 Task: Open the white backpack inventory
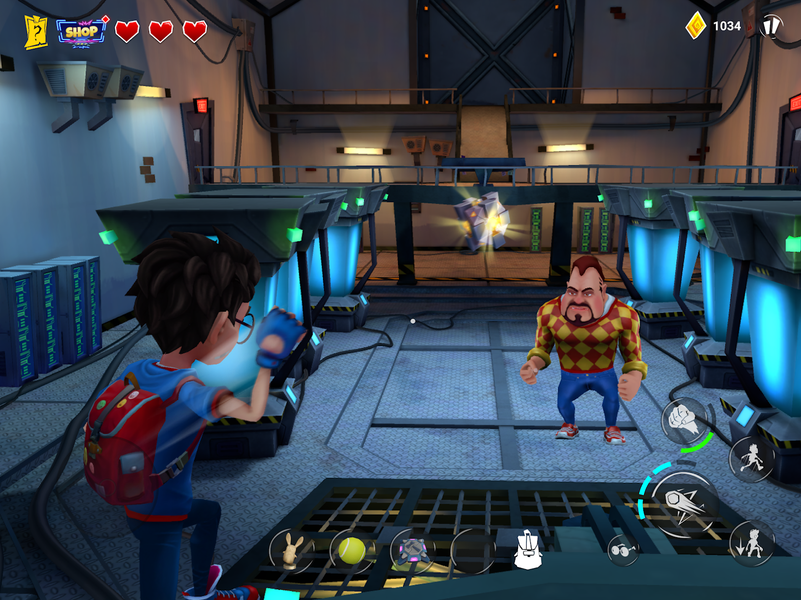[x=528, y=549]
